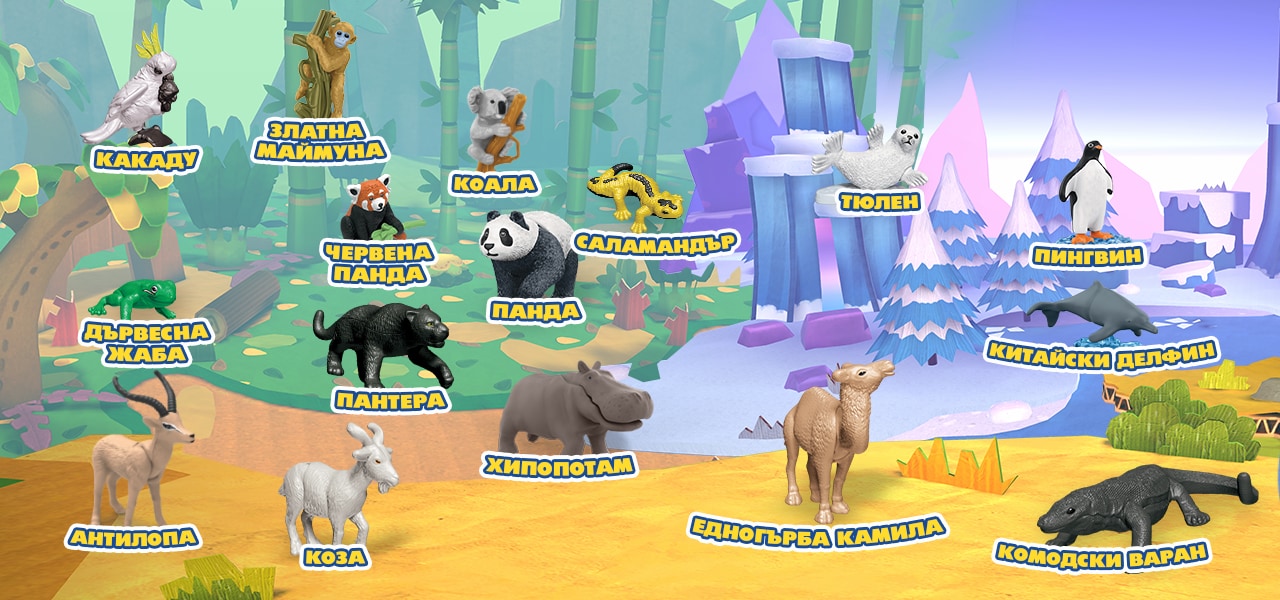The width and height of the screenshot is (1280, 600).
Task: Select the Едногърба Камила label
Action: 816,526
